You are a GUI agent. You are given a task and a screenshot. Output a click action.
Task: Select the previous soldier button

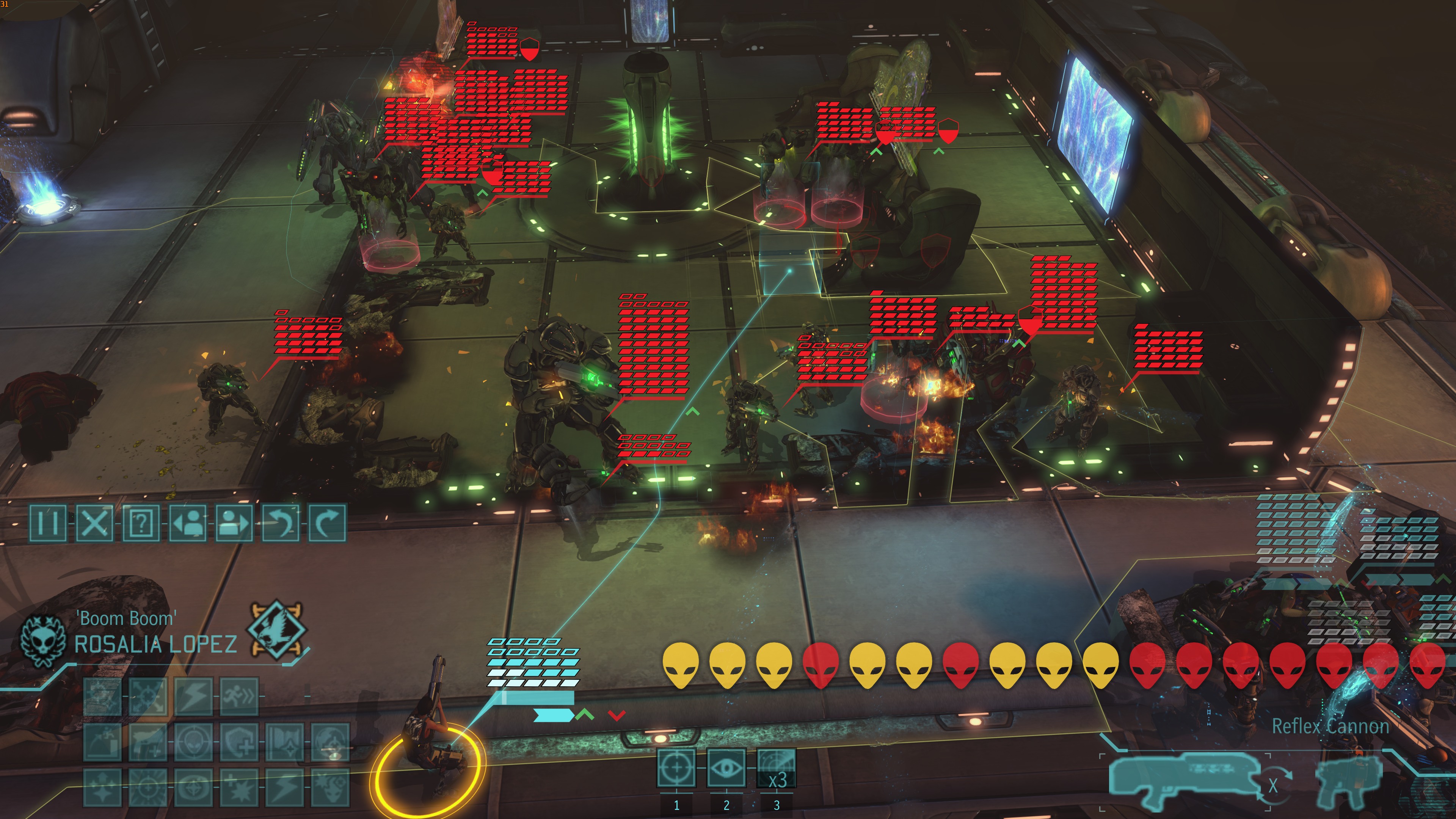[x=188, y=523]
